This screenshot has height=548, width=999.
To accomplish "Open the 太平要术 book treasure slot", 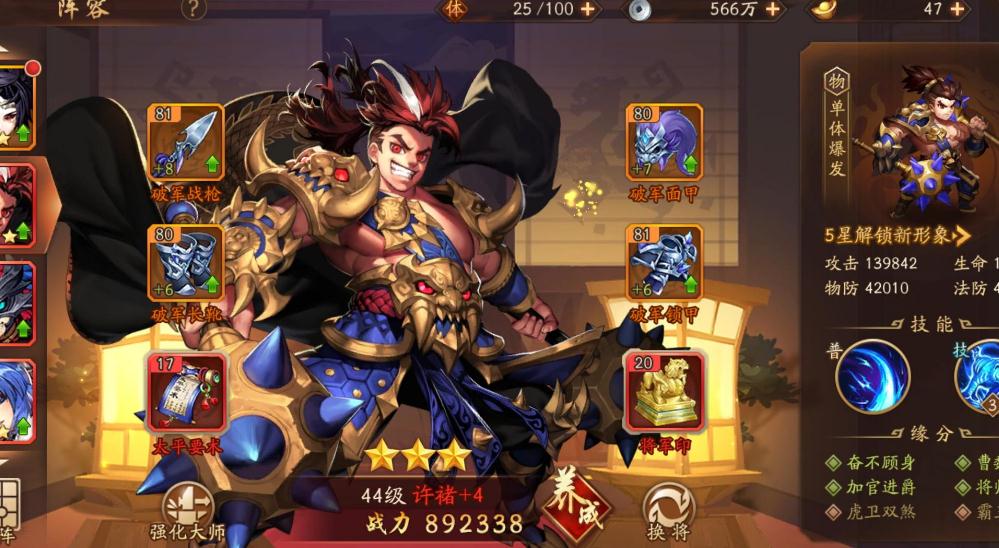I will tap(185, 392).
